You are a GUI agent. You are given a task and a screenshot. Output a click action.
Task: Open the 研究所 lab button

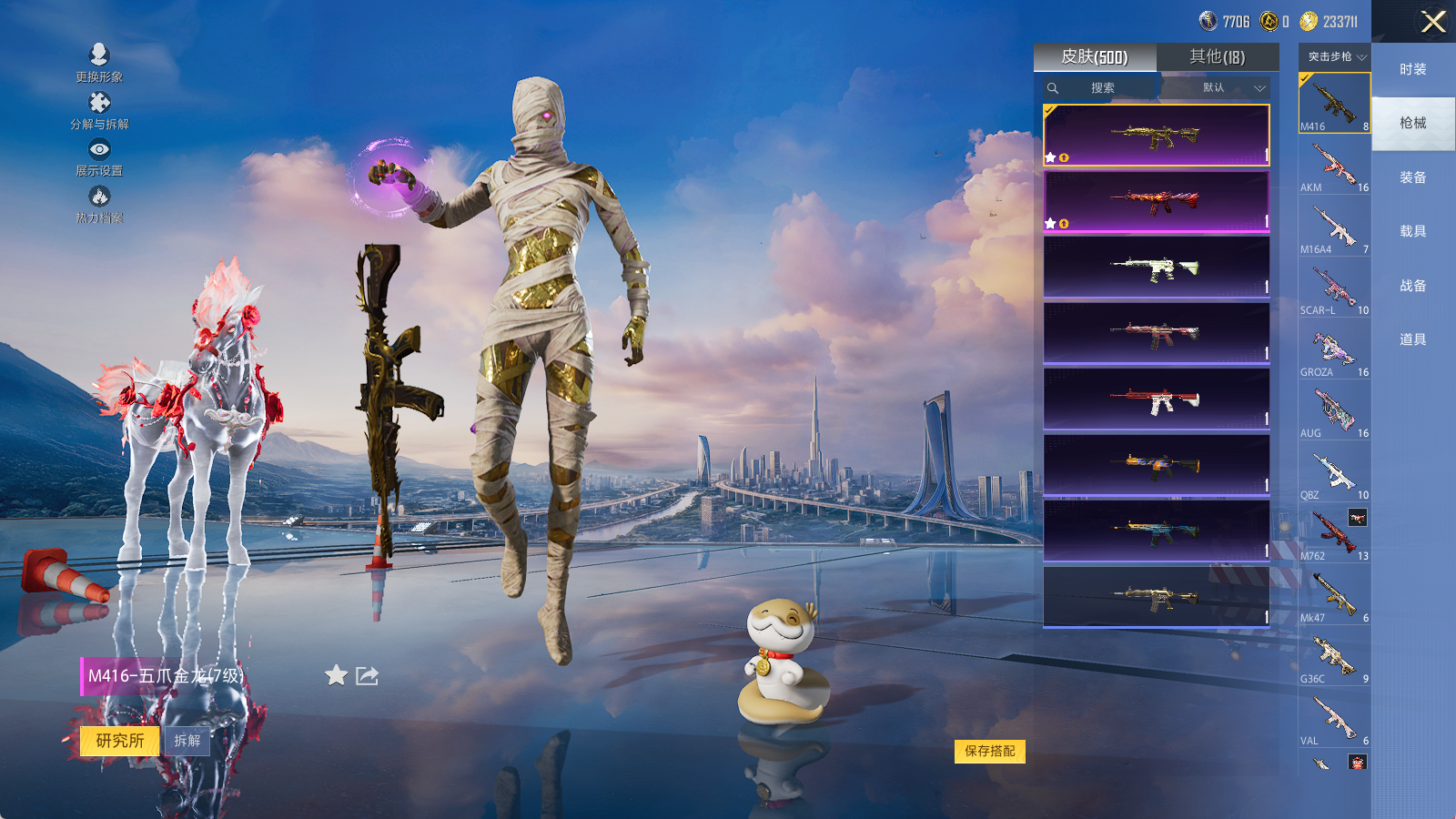pos(120,741)
